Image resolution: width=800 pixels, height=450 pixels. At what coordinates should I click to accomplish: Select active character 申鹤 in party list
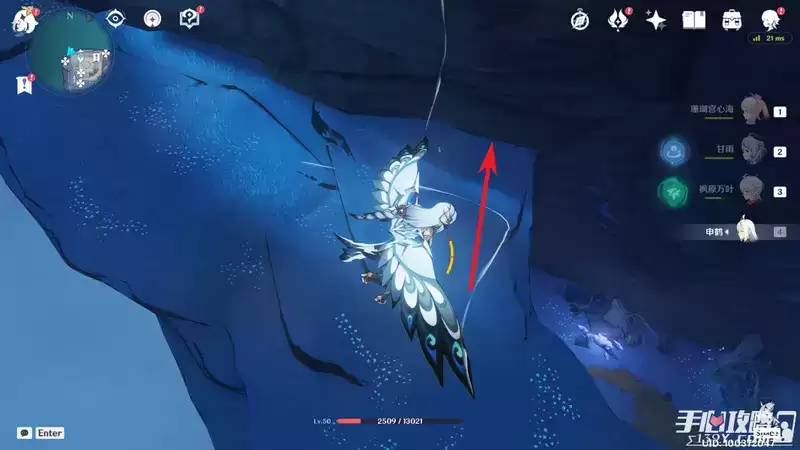click(750, 231)
